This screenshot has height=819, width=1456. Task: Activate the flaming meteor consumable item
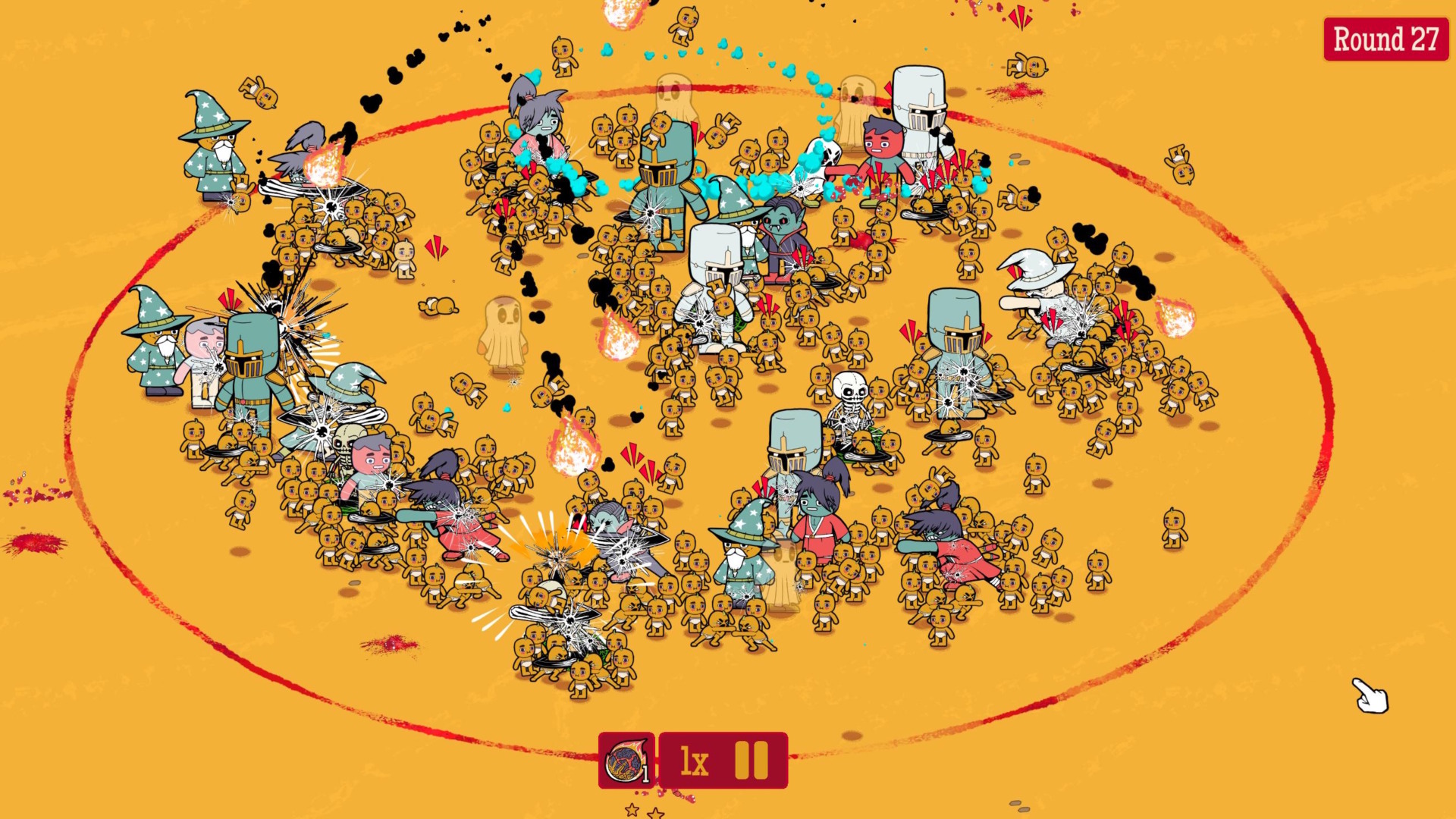[x=624, y=762]
